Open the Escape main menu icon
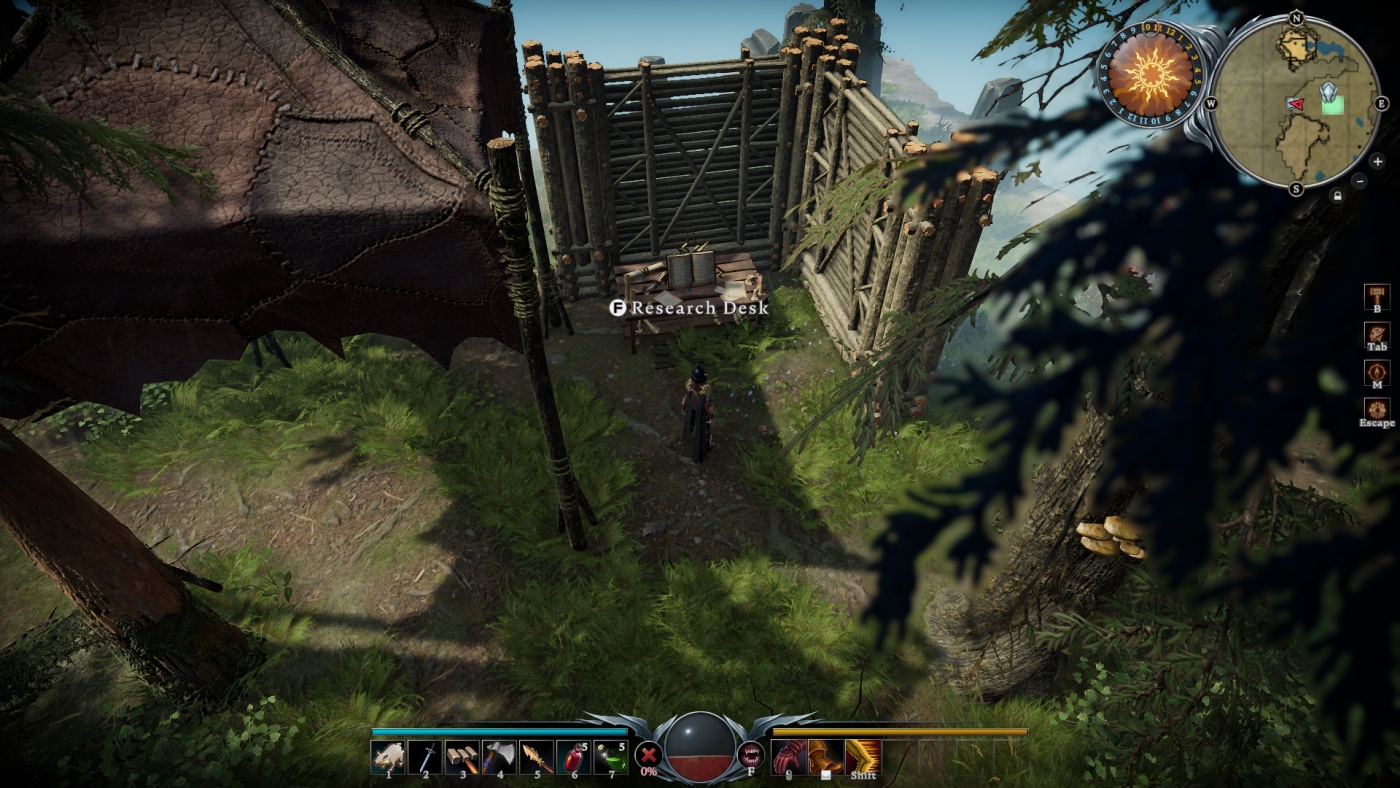The height and width of the screenshot is (788, 1400). [1377, 409]
